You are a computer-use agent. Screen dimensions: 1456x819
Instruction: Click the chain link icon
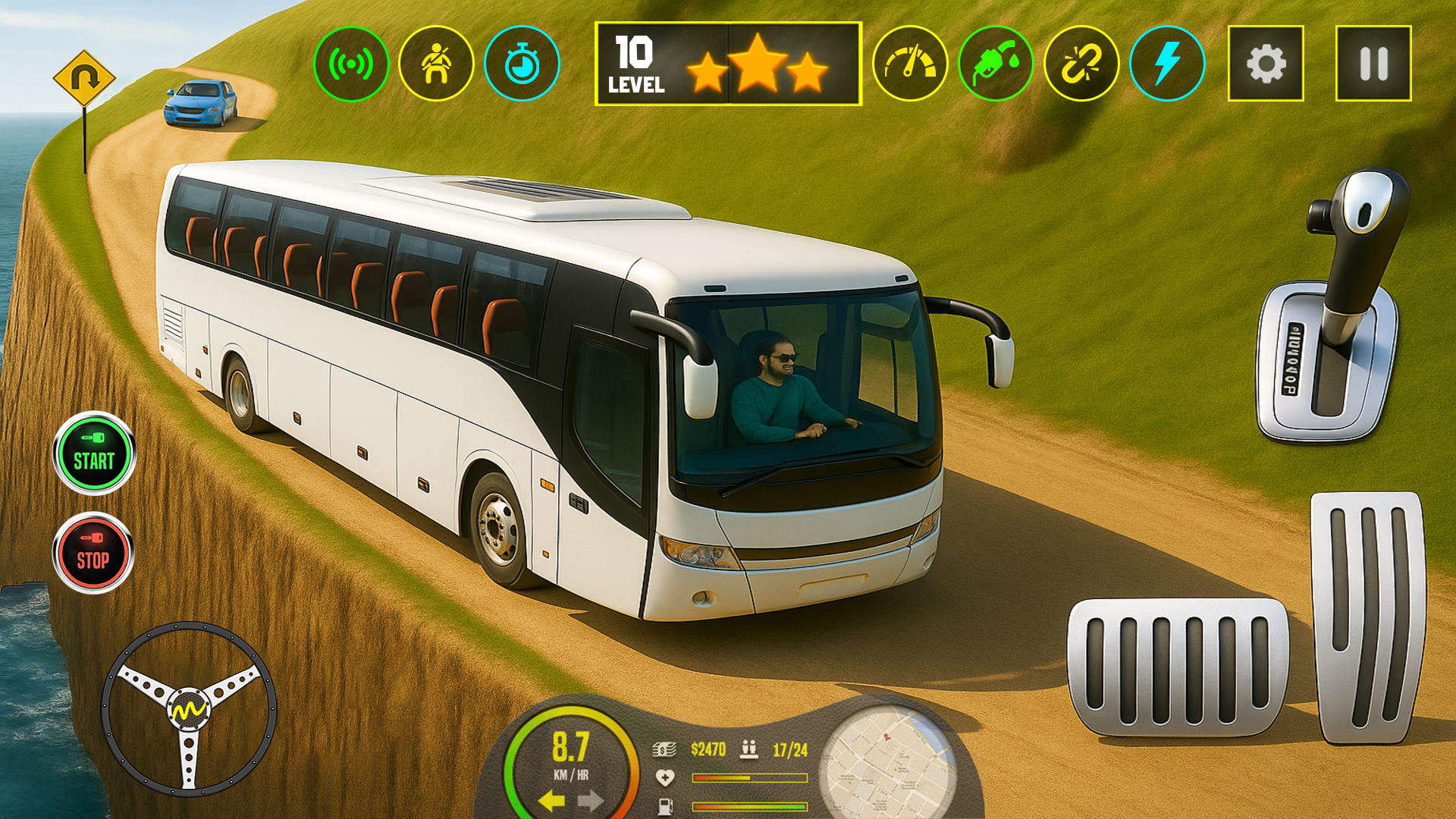point(1082,64)
